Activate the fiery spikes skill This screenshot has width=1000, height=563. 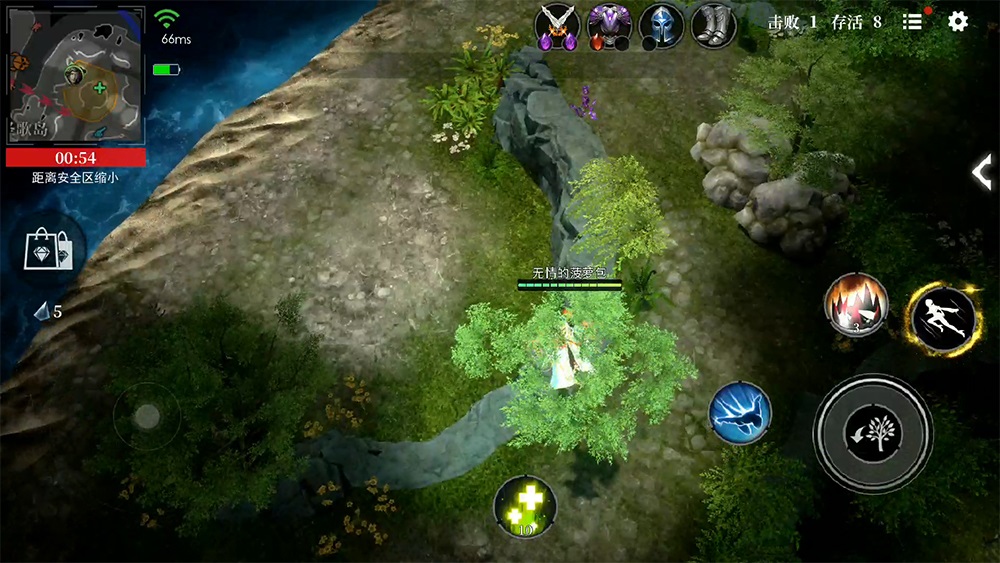(856, 304)
